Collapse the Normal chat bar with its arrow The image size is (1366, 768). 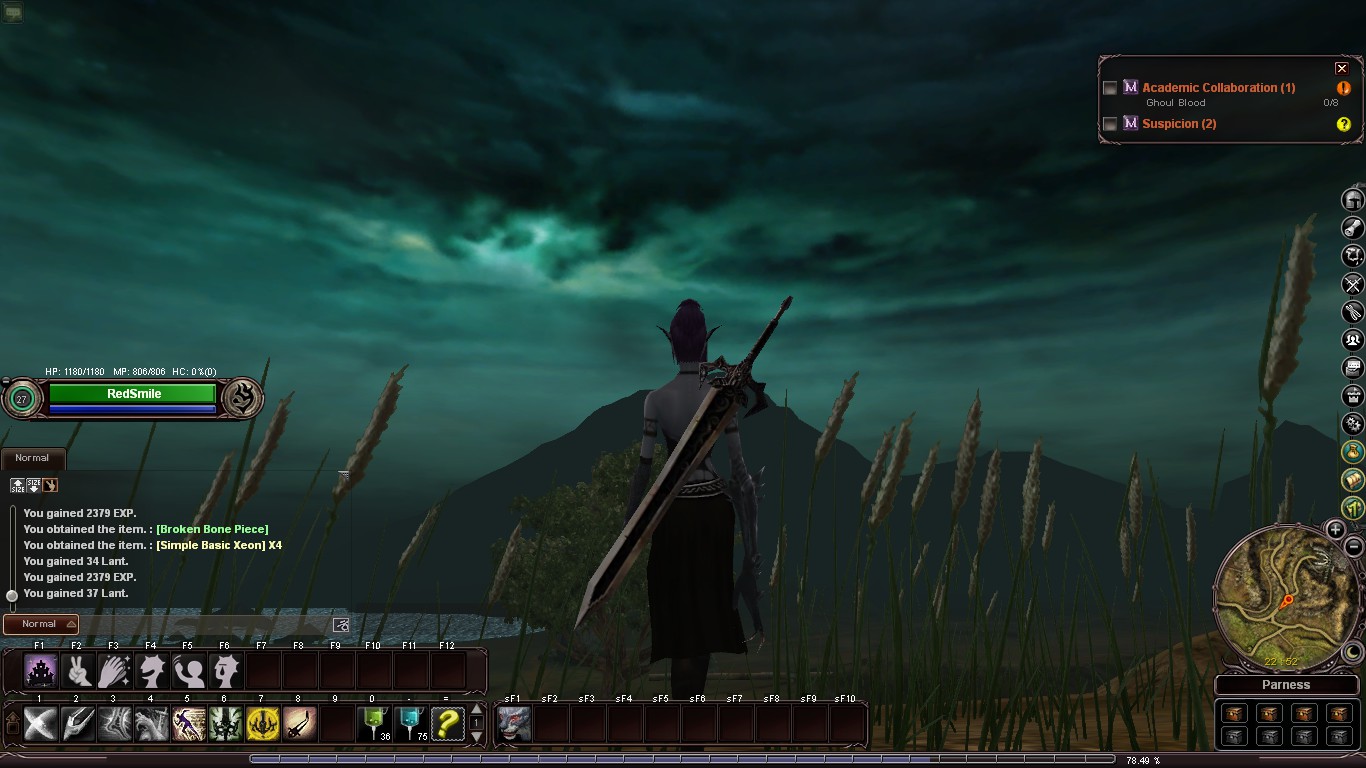click(72, 624)
